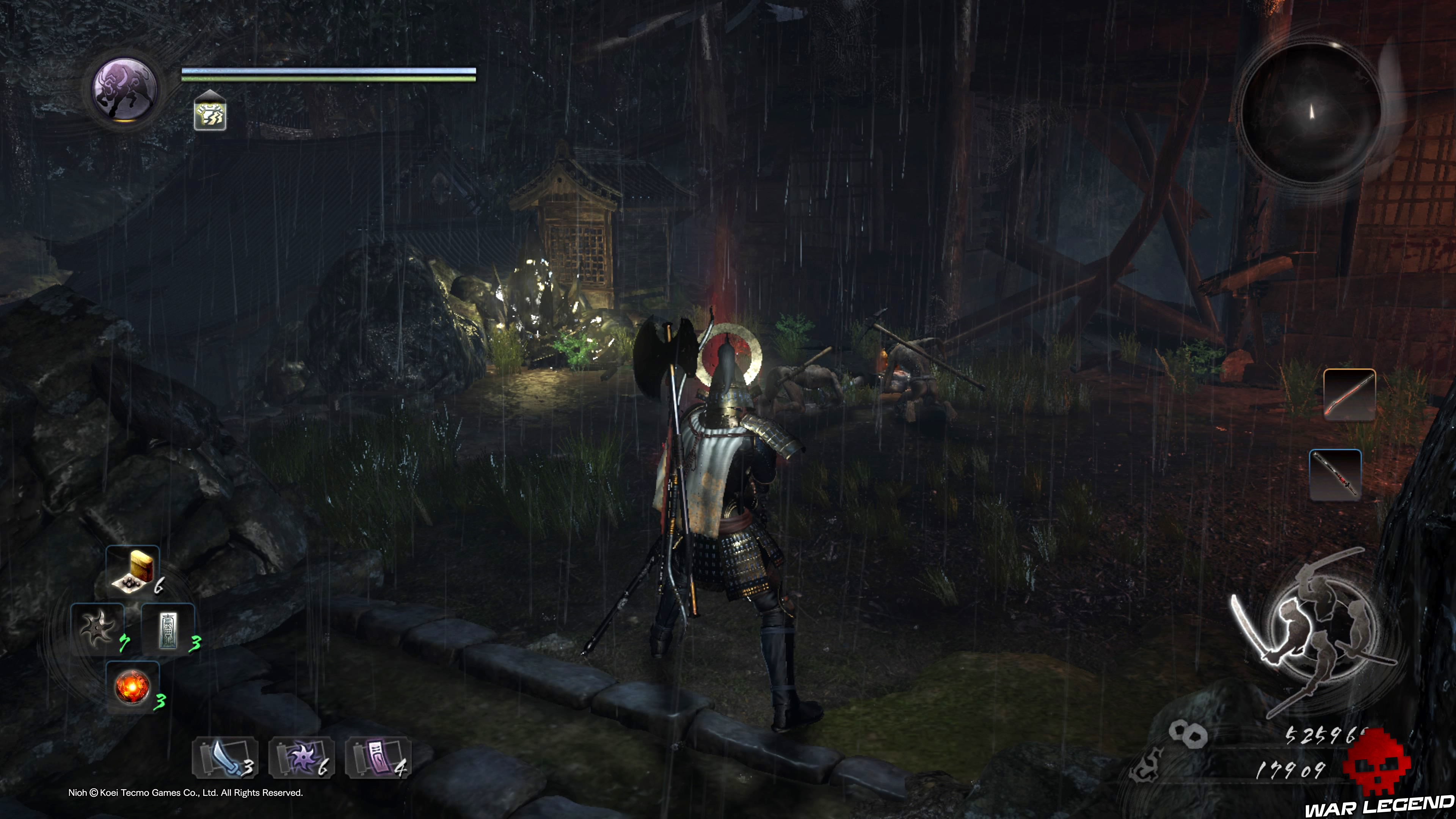
Task: Switch to the blue-framed melee weapon slot
Action: (x=1335, y=475)
